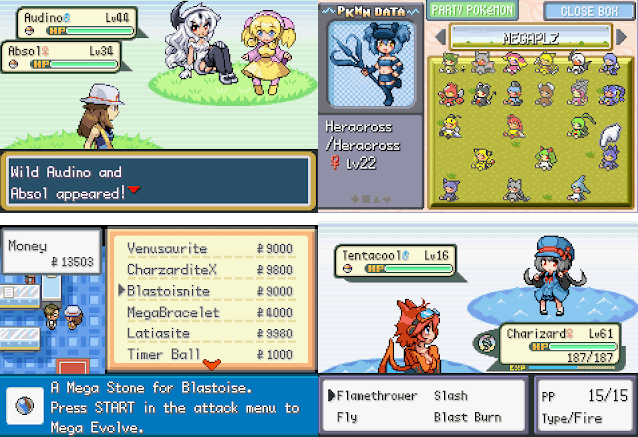
Task: Buy the Blastoisnite mega stone
Action: pos(169,291)
